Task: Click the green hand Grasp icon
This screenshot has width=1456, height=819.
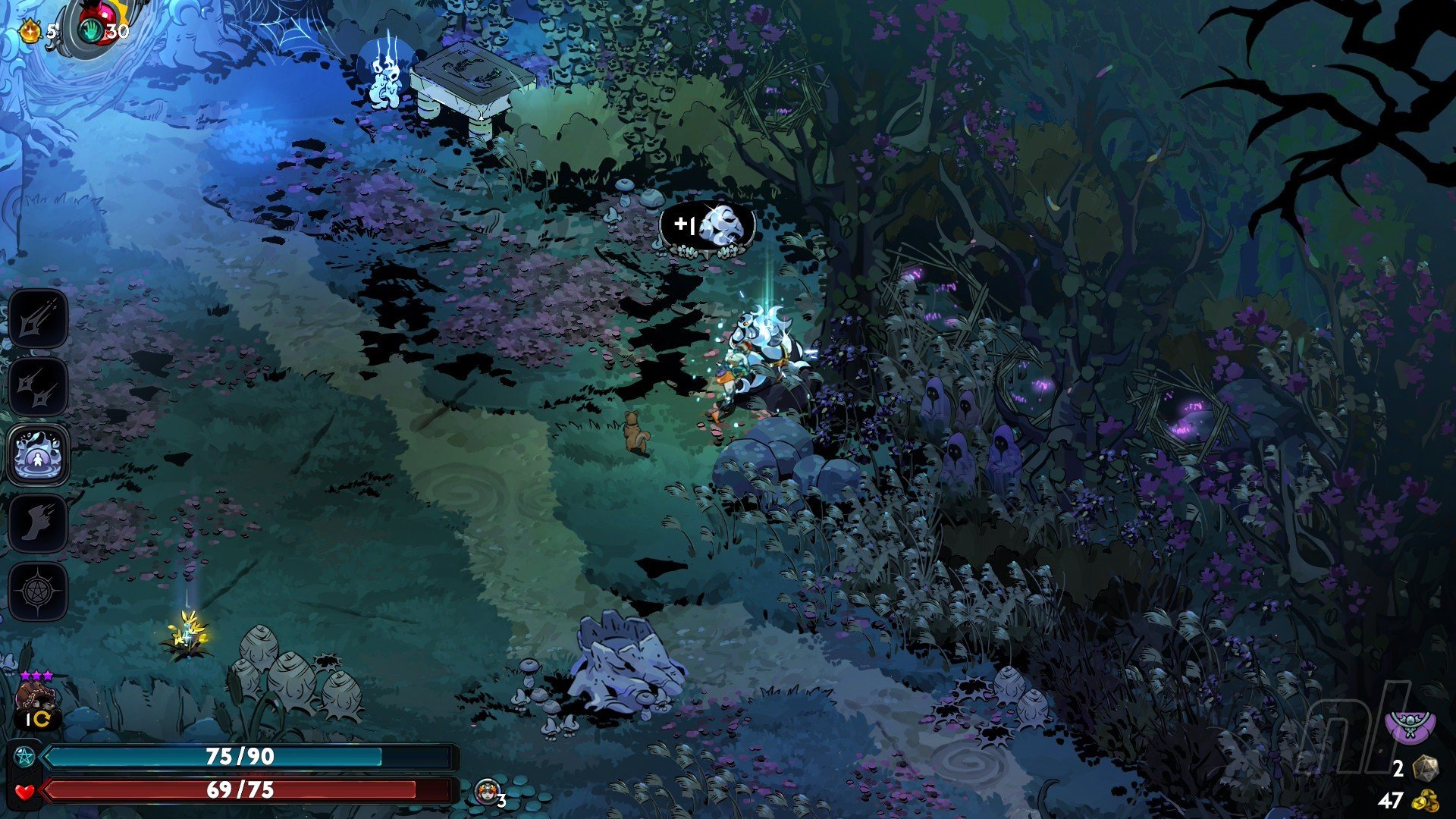Action: 92,30
